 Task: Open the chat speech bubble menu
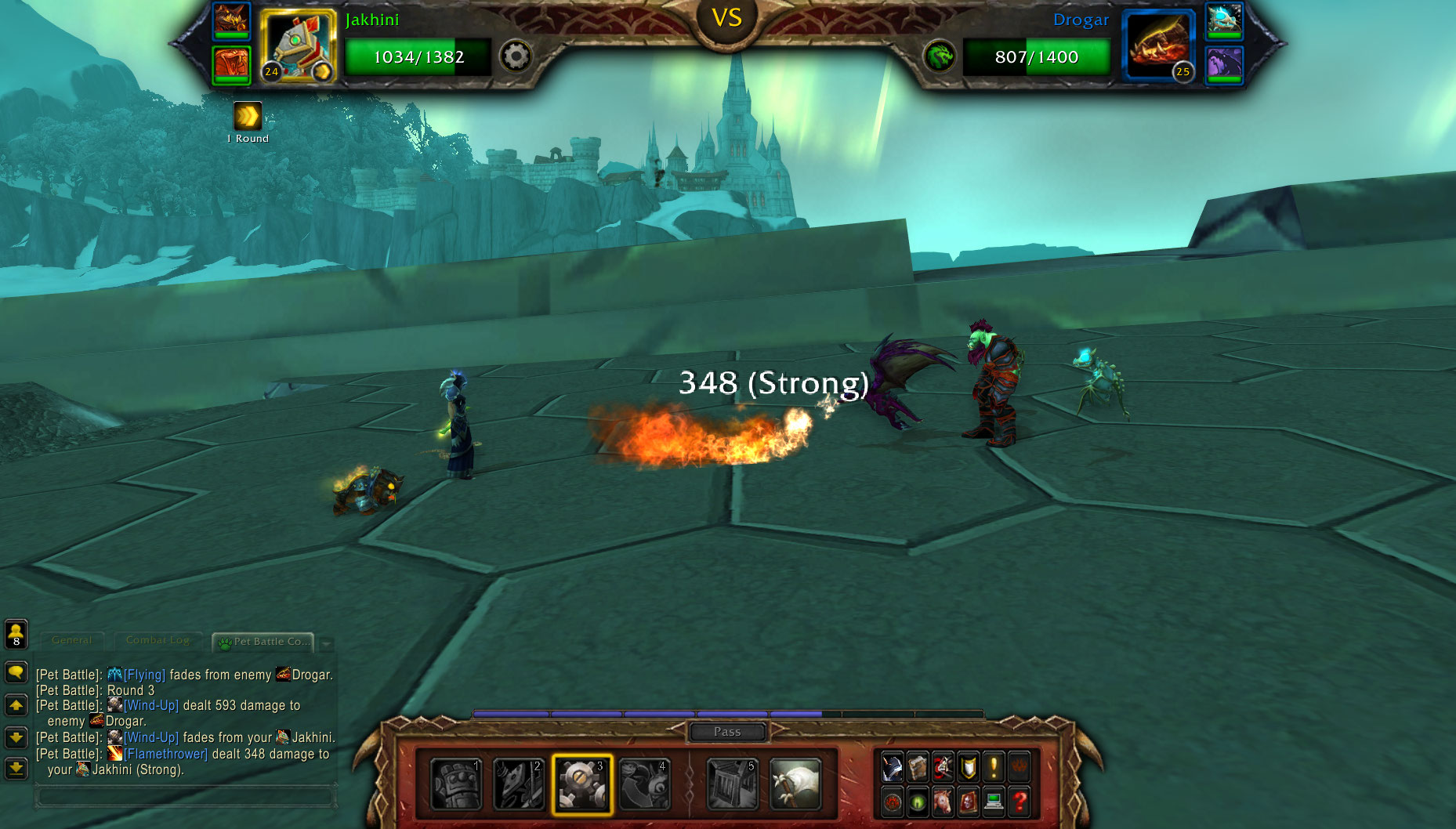[16, 673]
